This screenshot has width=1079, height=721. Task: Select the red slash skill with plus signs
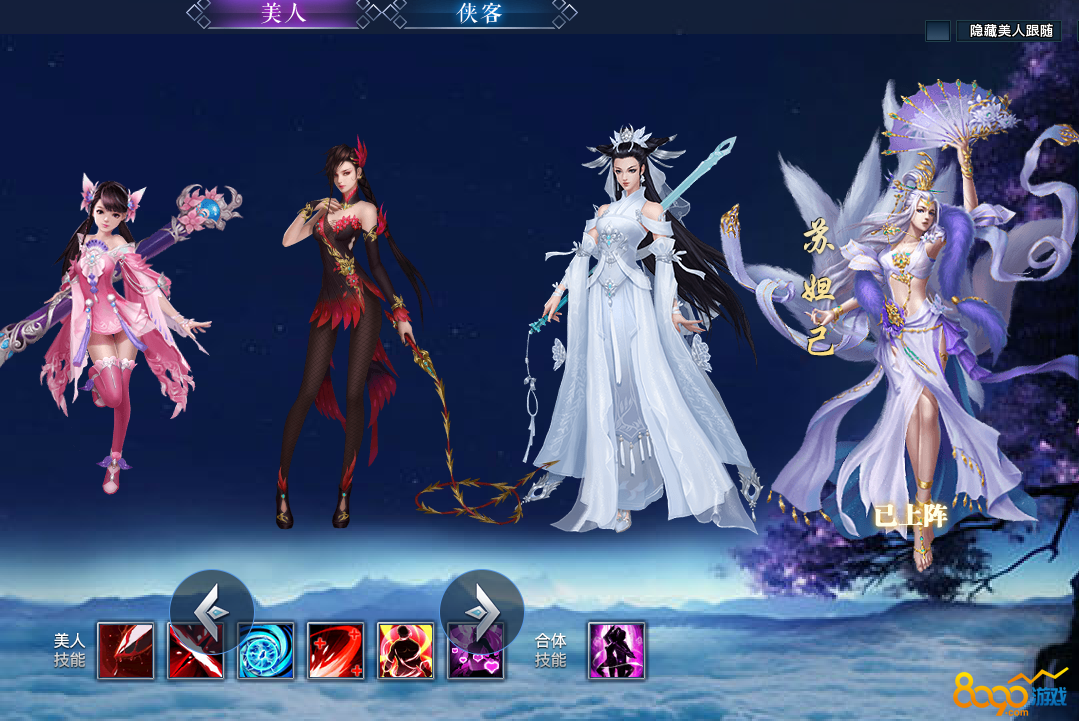pos(336,651)
